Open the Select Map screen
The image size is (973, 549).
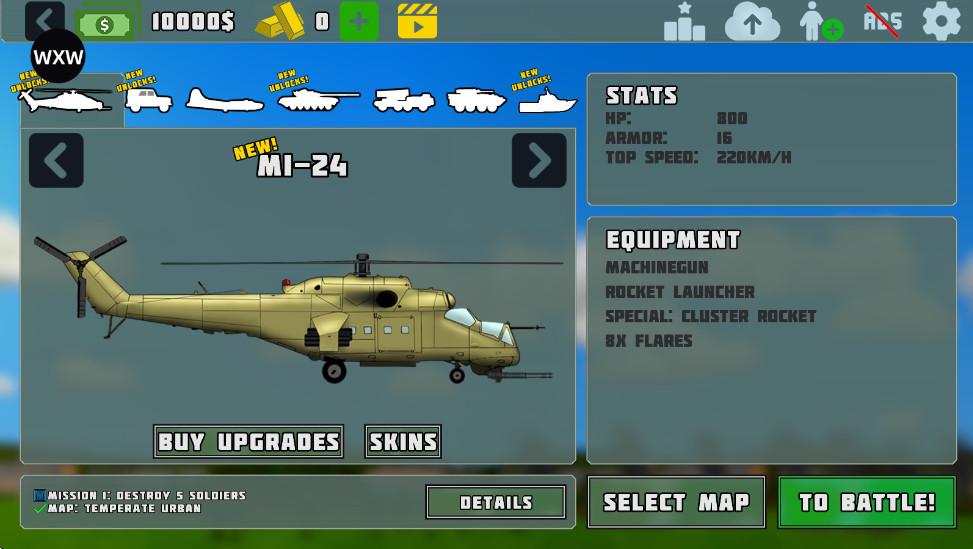676,502
